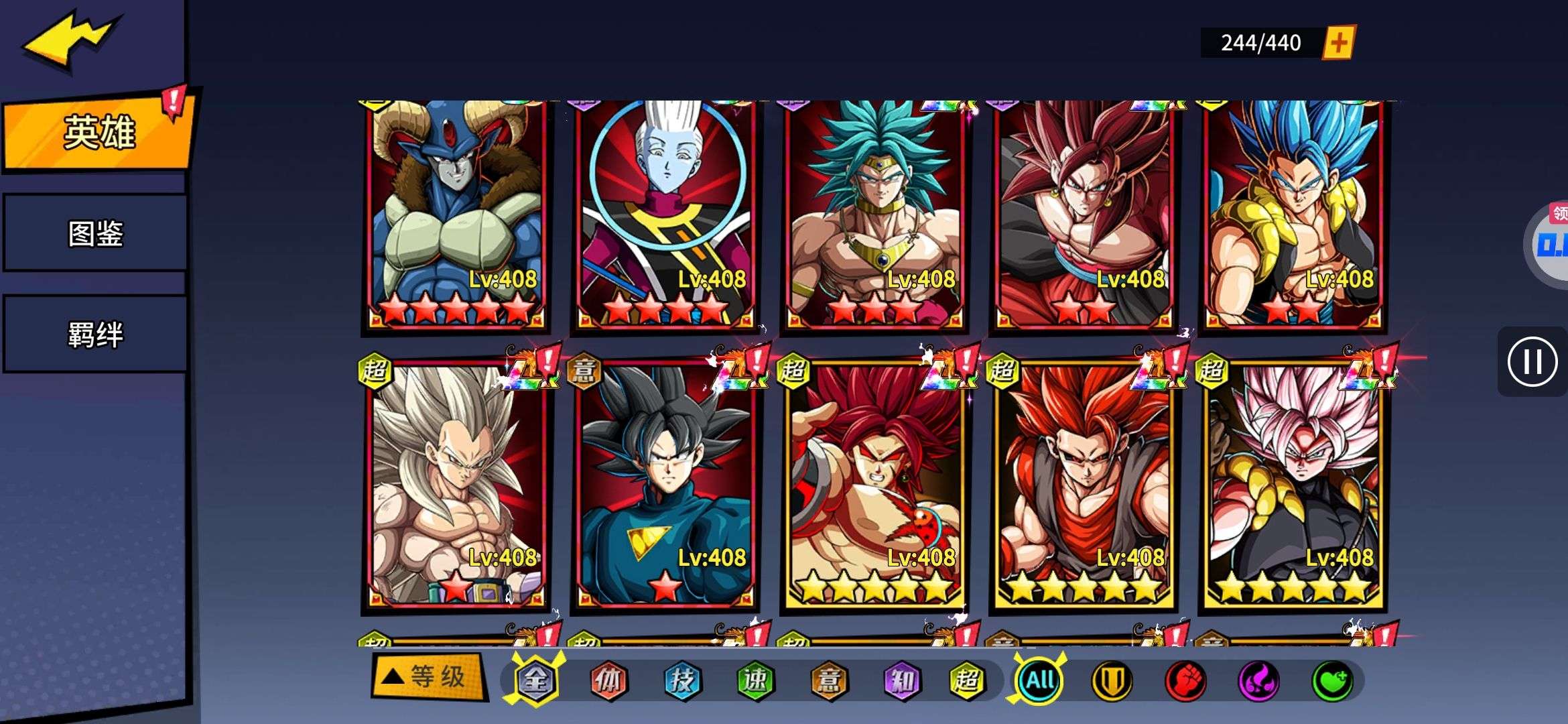Switch to the 羁绊 bonds tab
Image resolution: width=1568 pixels, height=724 pixels.
pyautogui.click(x=95, y=334)
